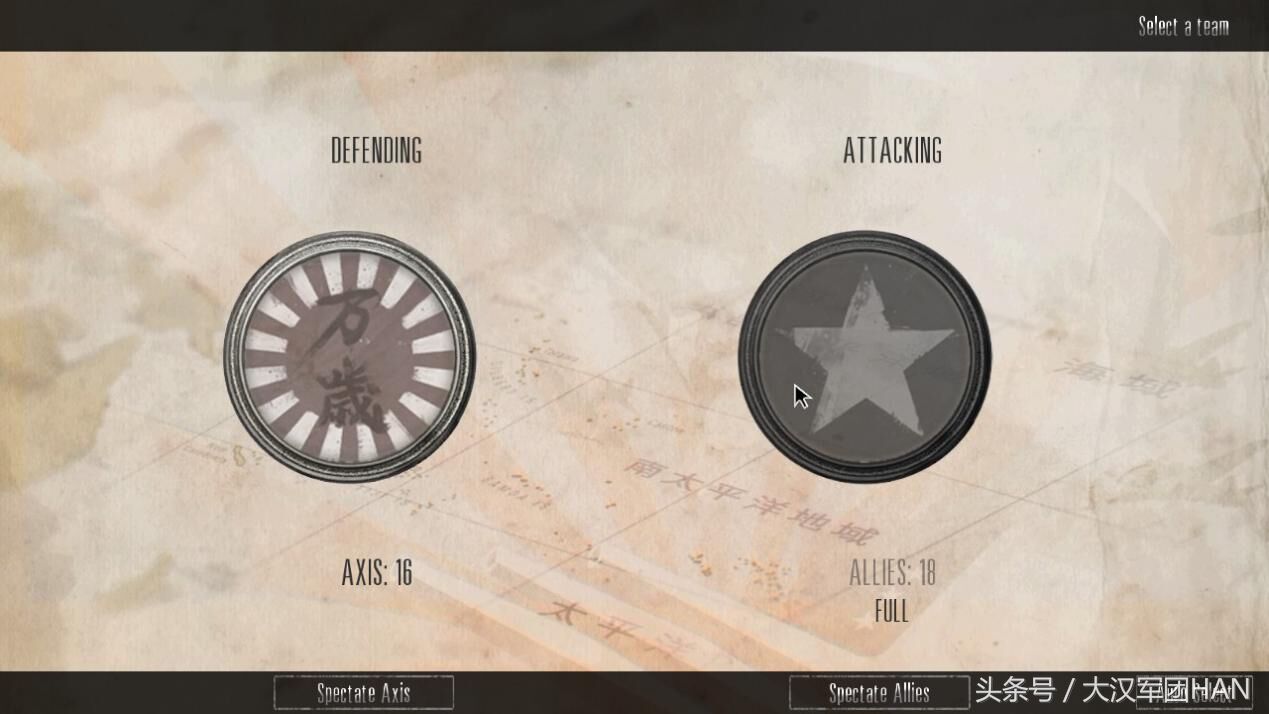Screen dimensions: 1269x714
Task: Click the Spectate Axis button
Action: 363,692
